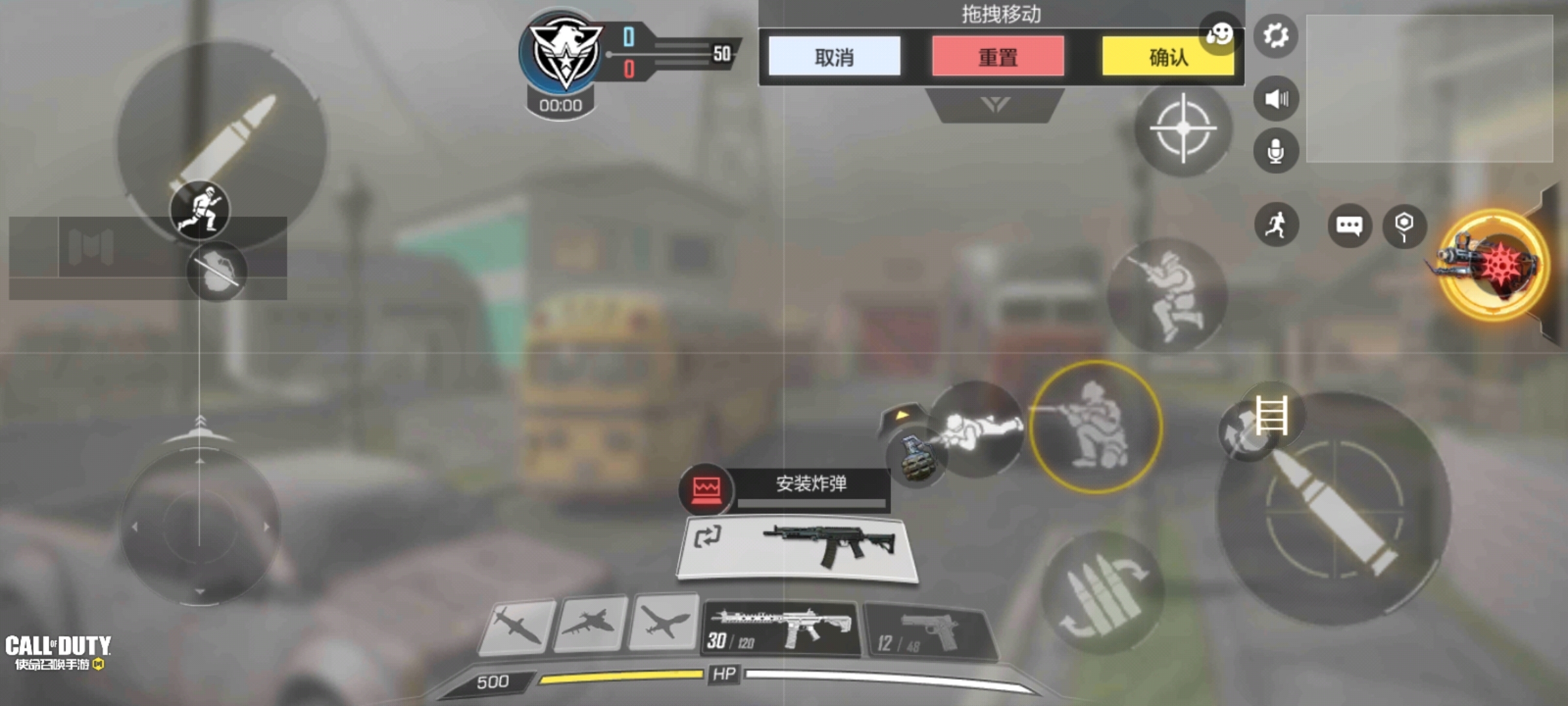
Task: Reset the layout with 重置
Action: (x=998, y=57)
